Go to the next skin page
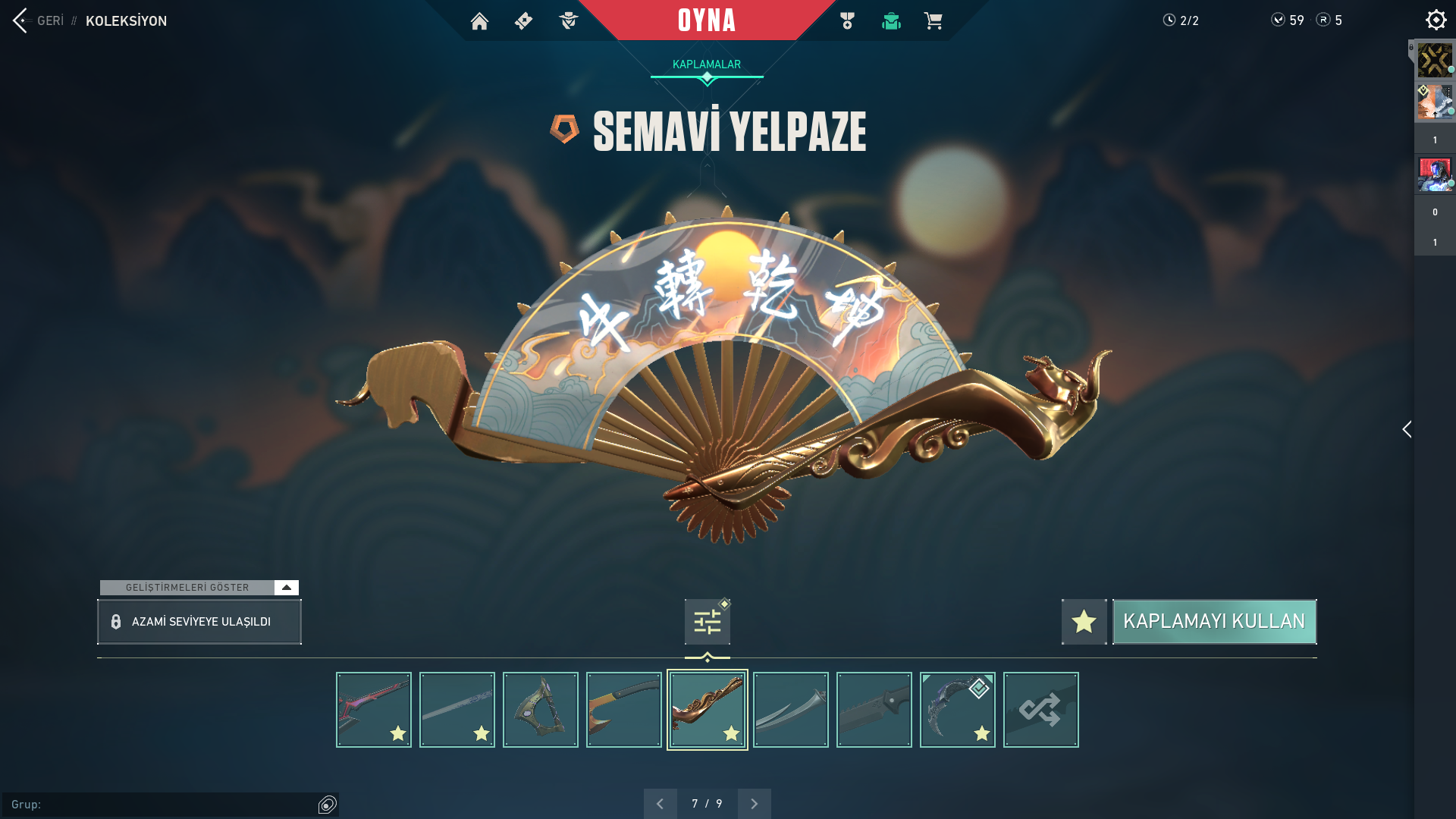1456x819 pixels. coord(754,804)
